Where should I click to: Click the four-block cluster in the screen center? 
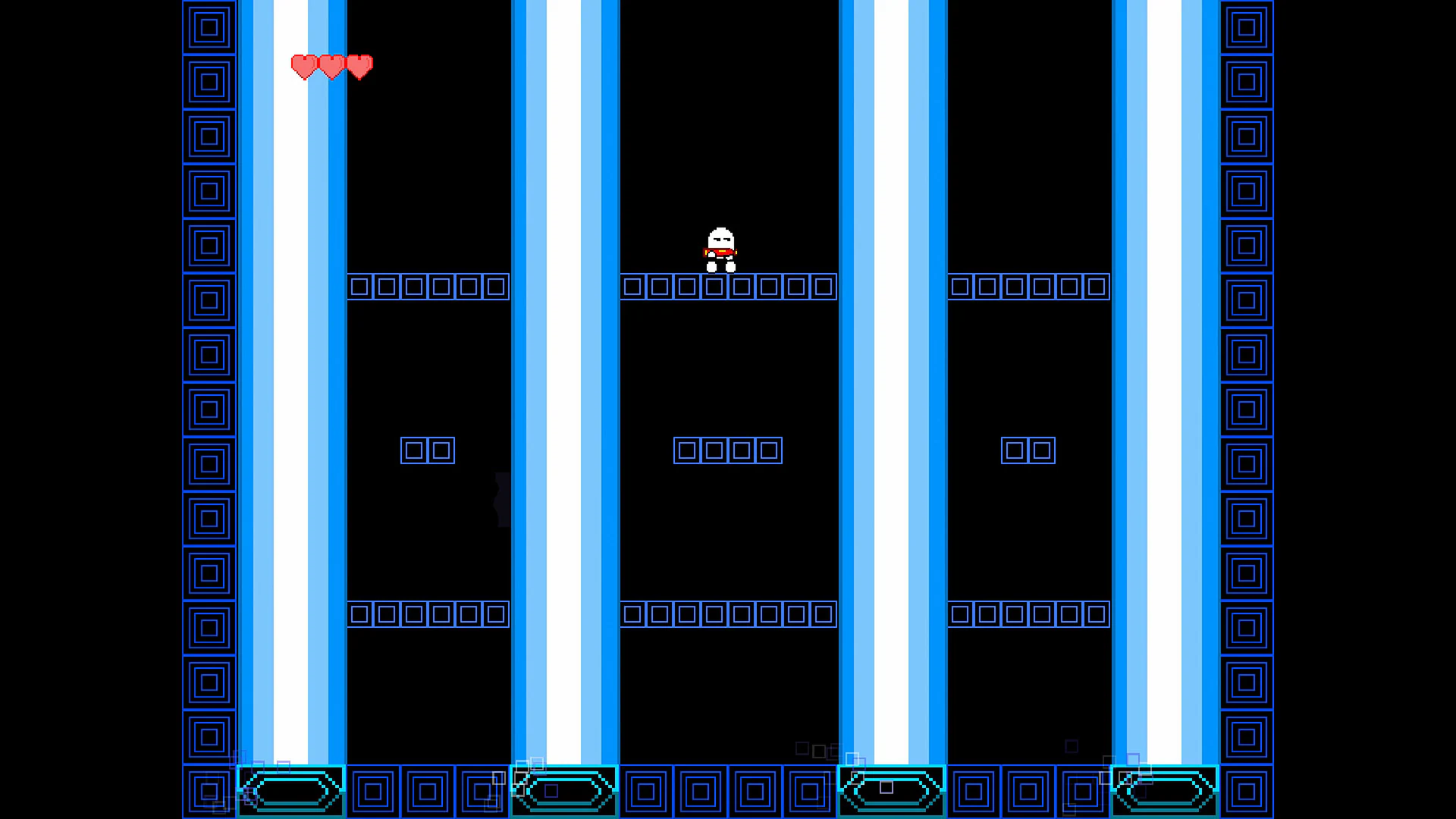coord(727,450)
